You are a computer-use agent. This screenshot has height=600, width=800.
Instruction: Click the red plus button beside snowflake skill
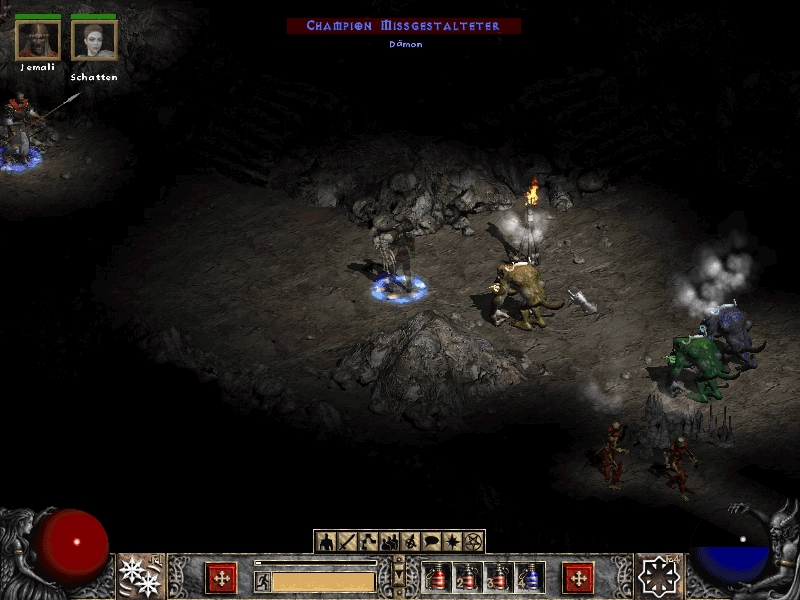click(221, 578)
